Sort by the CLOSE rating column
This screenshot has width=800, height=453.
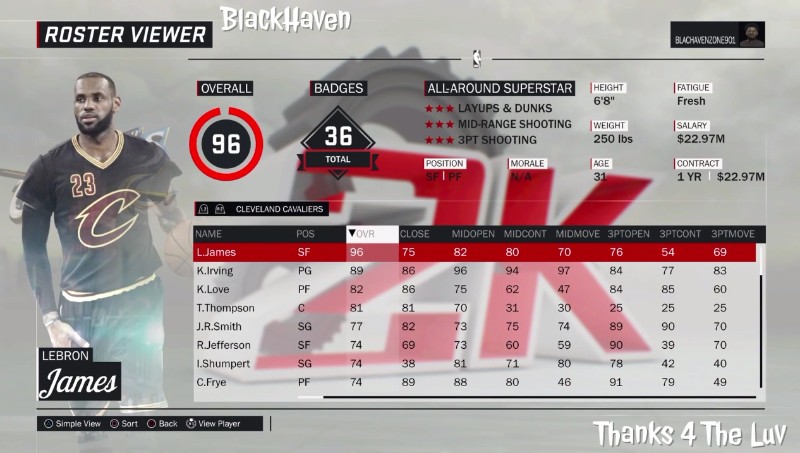coord(414,234)
